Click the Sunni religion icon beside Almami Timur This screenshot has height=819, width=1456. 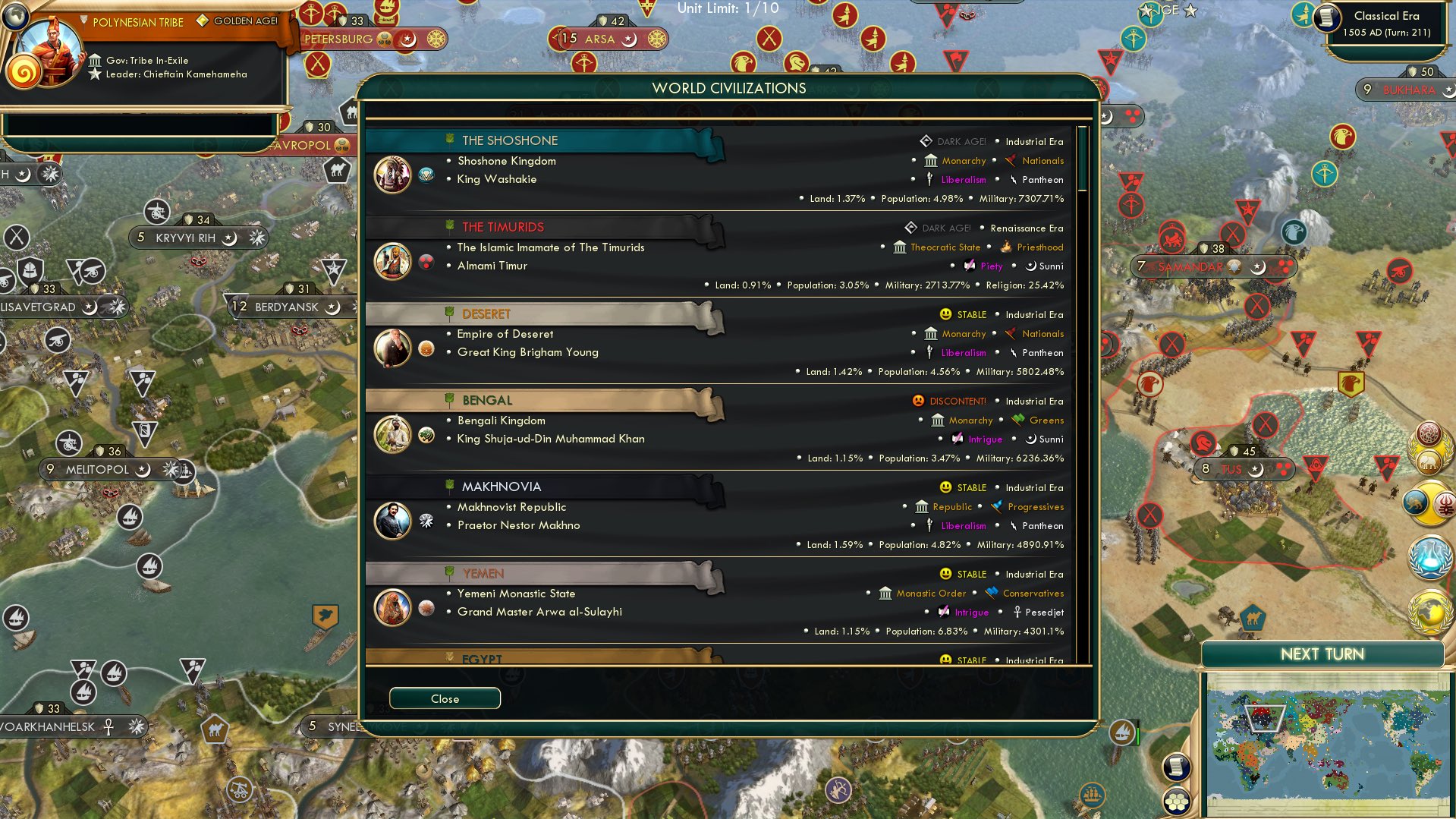pyautogui.click(x=1030, y=266)
